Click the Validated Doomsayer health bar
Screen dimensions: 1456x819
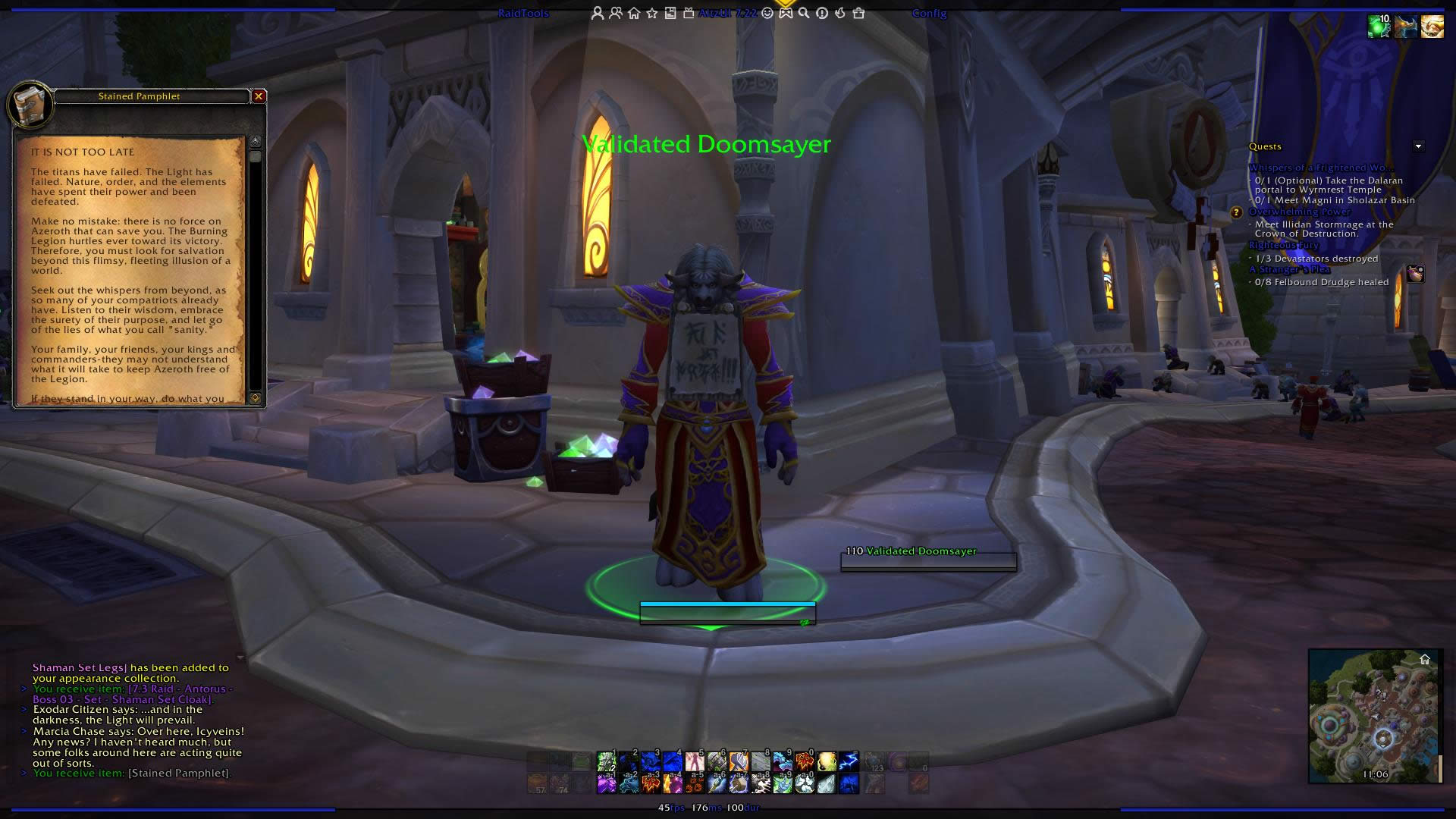click(928, 562)
